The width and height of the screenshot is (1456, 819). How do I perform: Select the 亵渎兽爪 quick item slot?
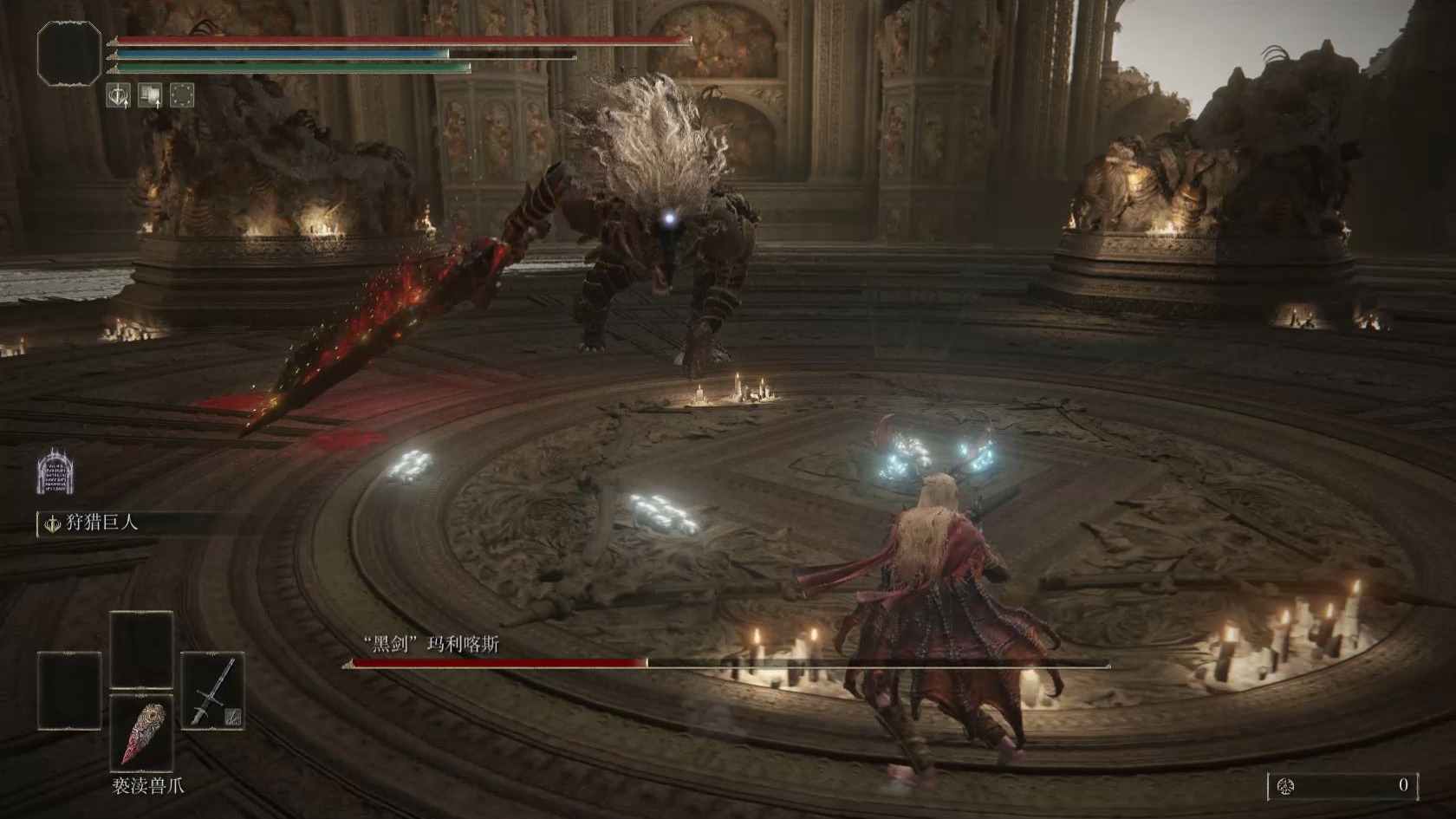141,732
